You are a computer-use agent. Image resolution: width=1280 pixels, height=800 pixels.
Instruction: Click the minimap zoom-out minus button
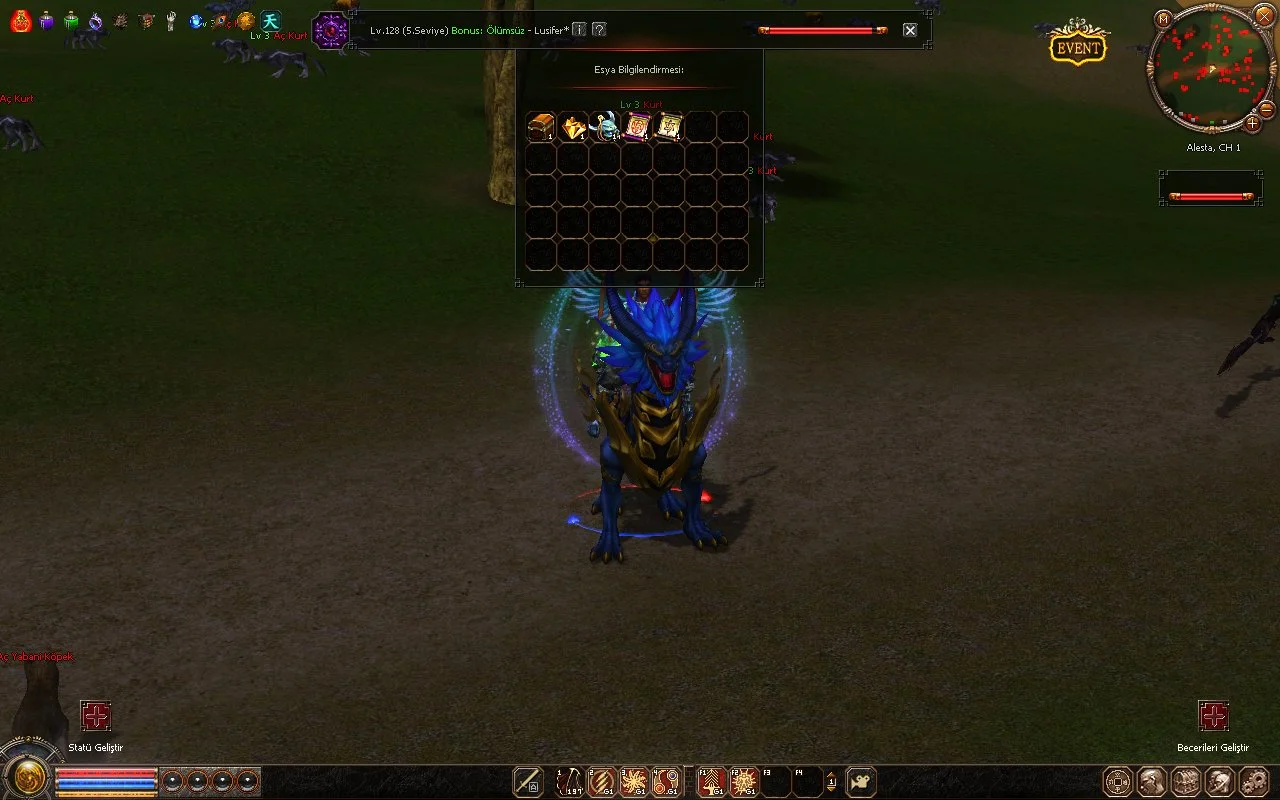coord(1266,109)
